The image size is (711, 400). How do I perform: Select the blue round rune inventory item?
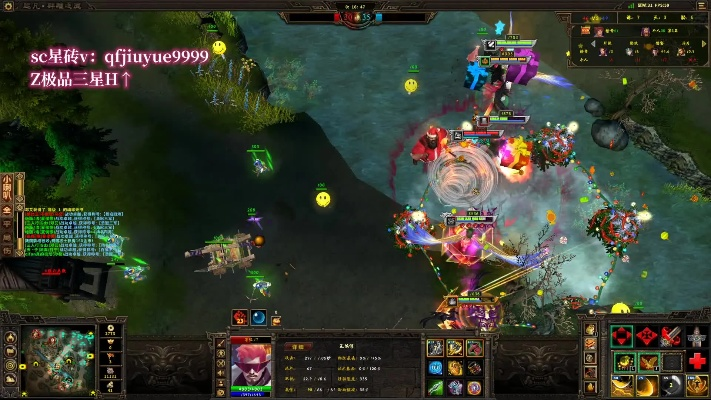[x=435, y=367]
